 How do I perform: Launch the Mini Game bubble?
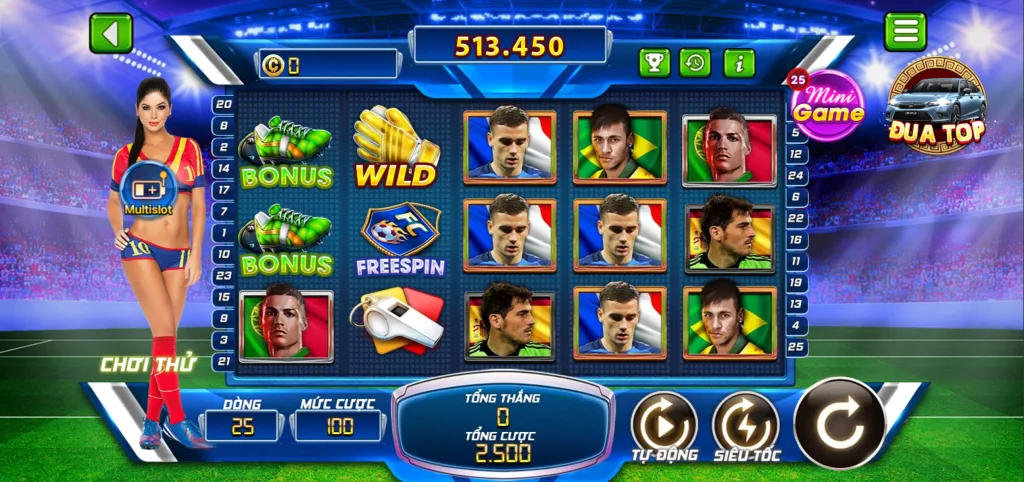click(827, 106)
